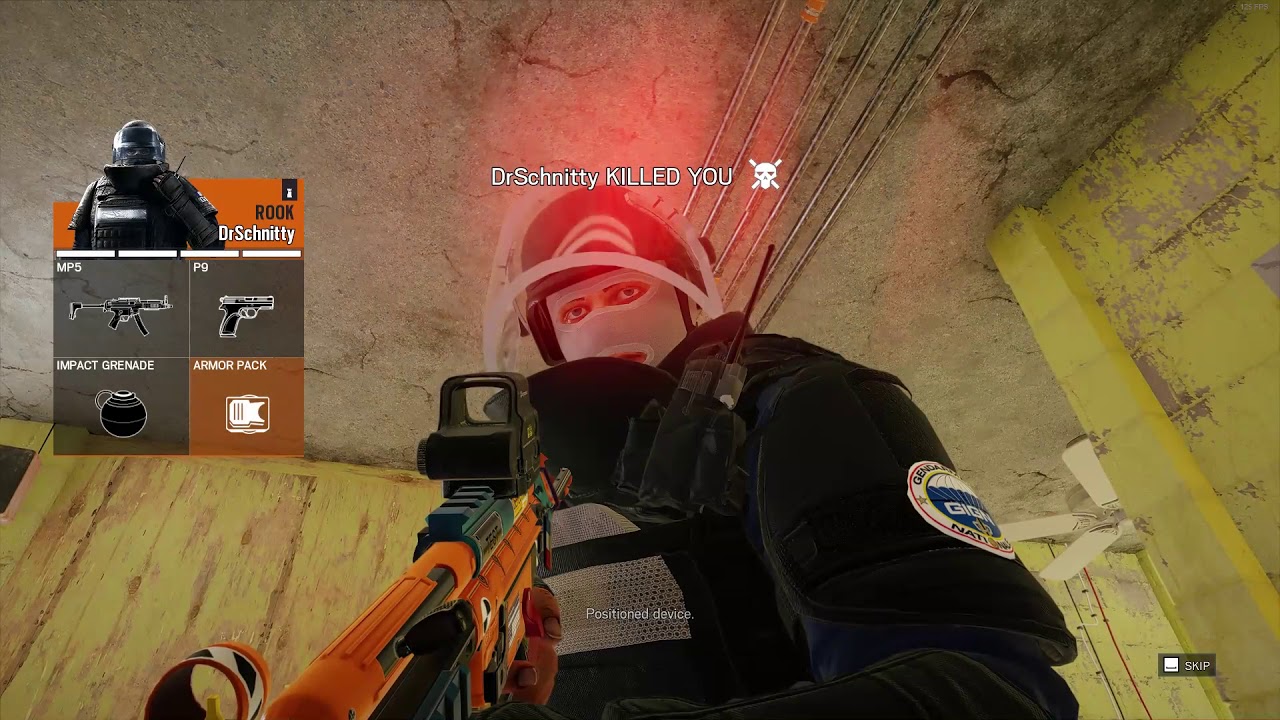Click the Armor Pack ability tile
This screenshot has width=1280, height=720.
coord(246,406)
